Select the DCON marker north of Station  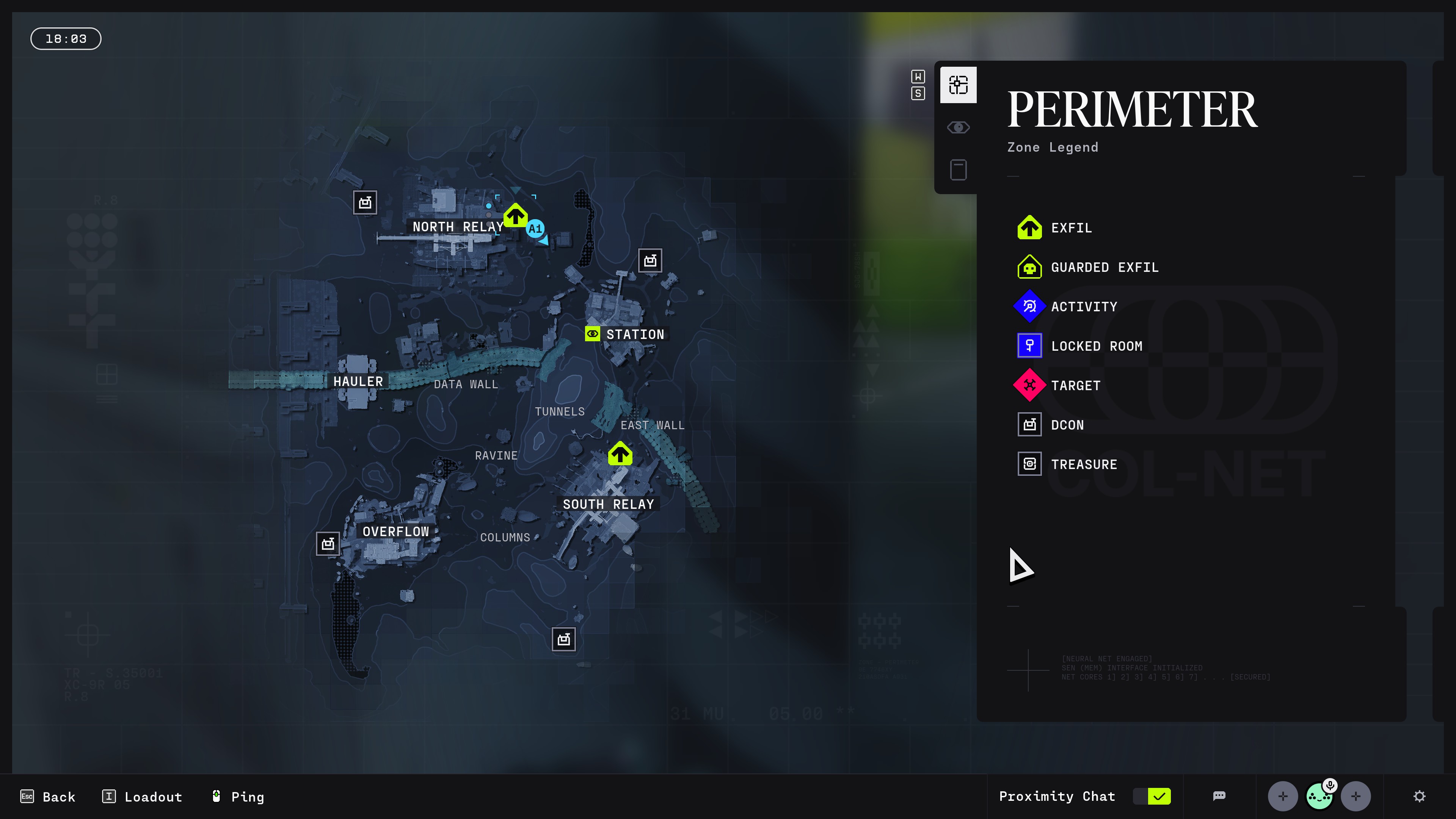(x=650, y=260)
